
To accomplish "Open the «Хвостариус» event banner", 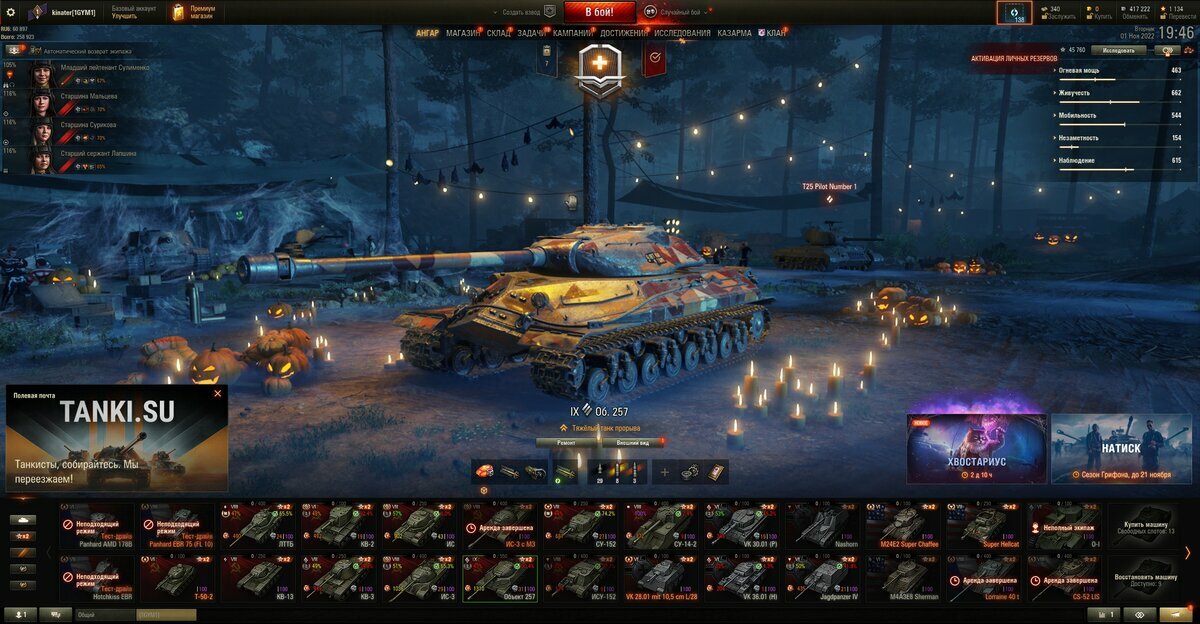I will 976,447.
